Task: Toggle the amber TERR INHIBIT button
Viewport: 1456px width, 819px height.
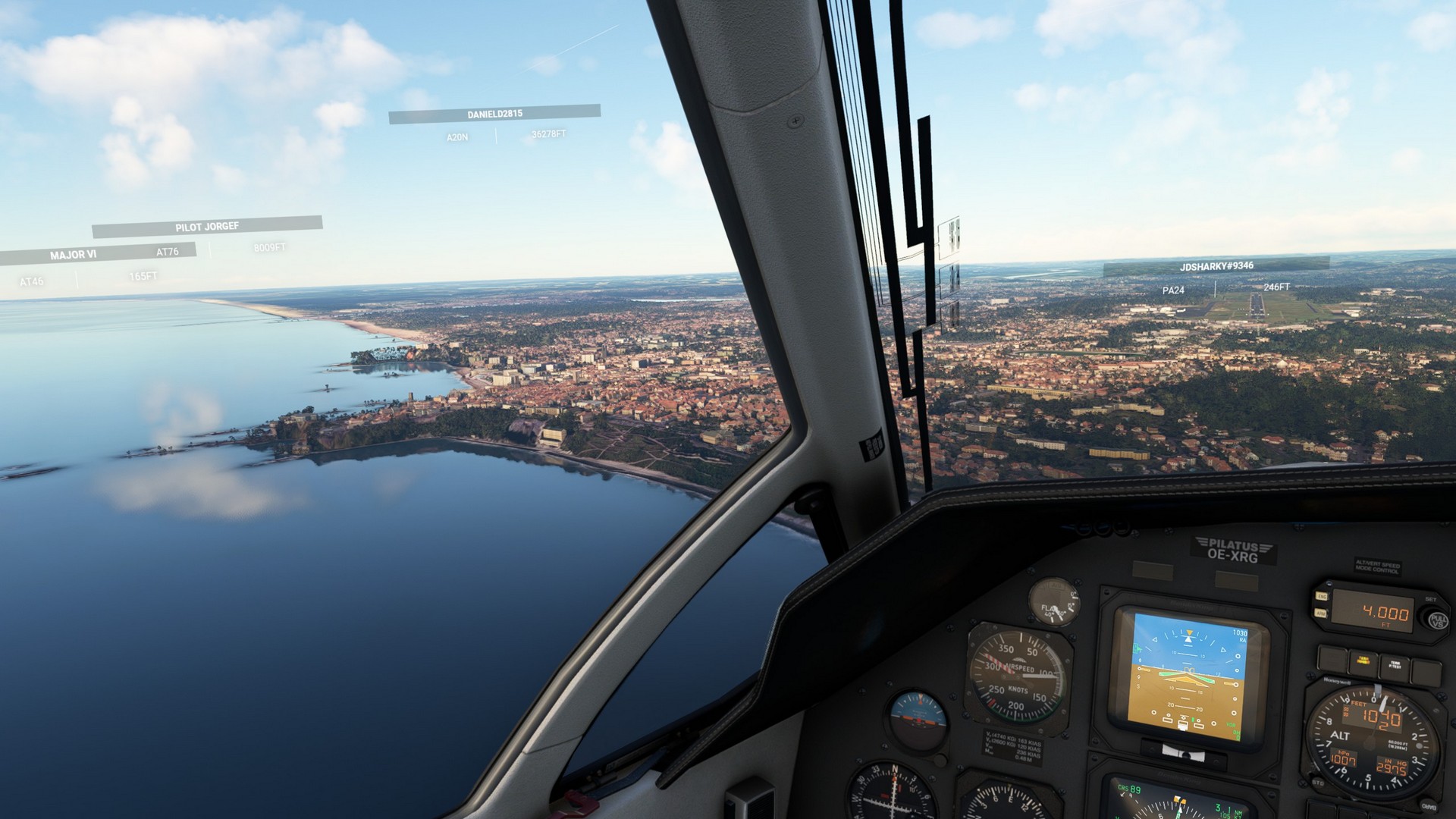Action: click(x=1363, y=661)
